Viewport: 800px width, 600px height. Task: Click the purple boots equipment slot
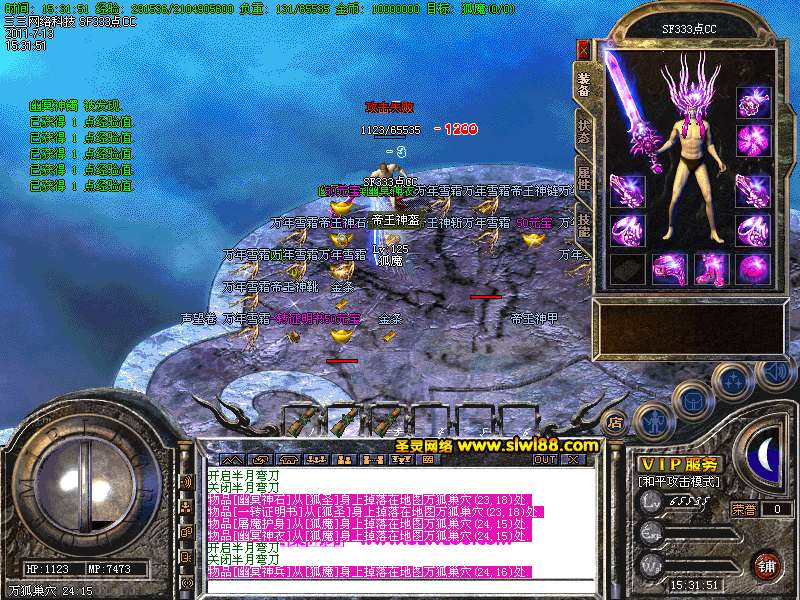click(709, 268)
